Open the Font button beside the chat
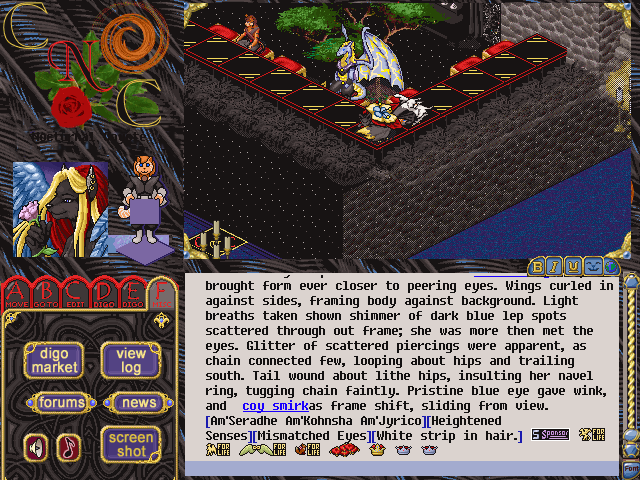The width and height of the screenshot is (640, 480). (631, 468)
